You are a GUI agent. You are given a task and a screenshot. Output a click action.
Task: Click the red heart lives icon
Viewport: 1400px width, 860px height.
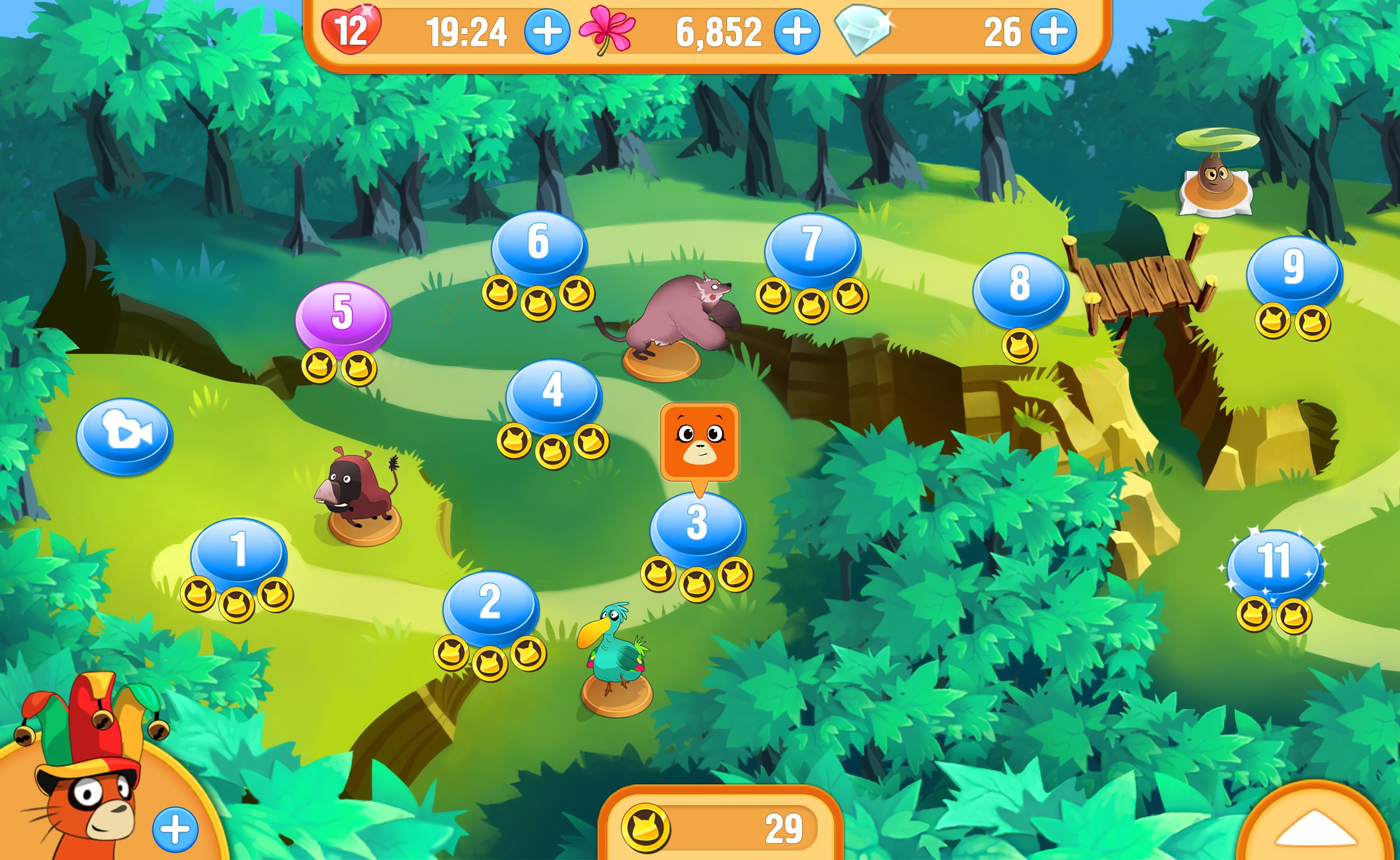(x=351, y=30)
